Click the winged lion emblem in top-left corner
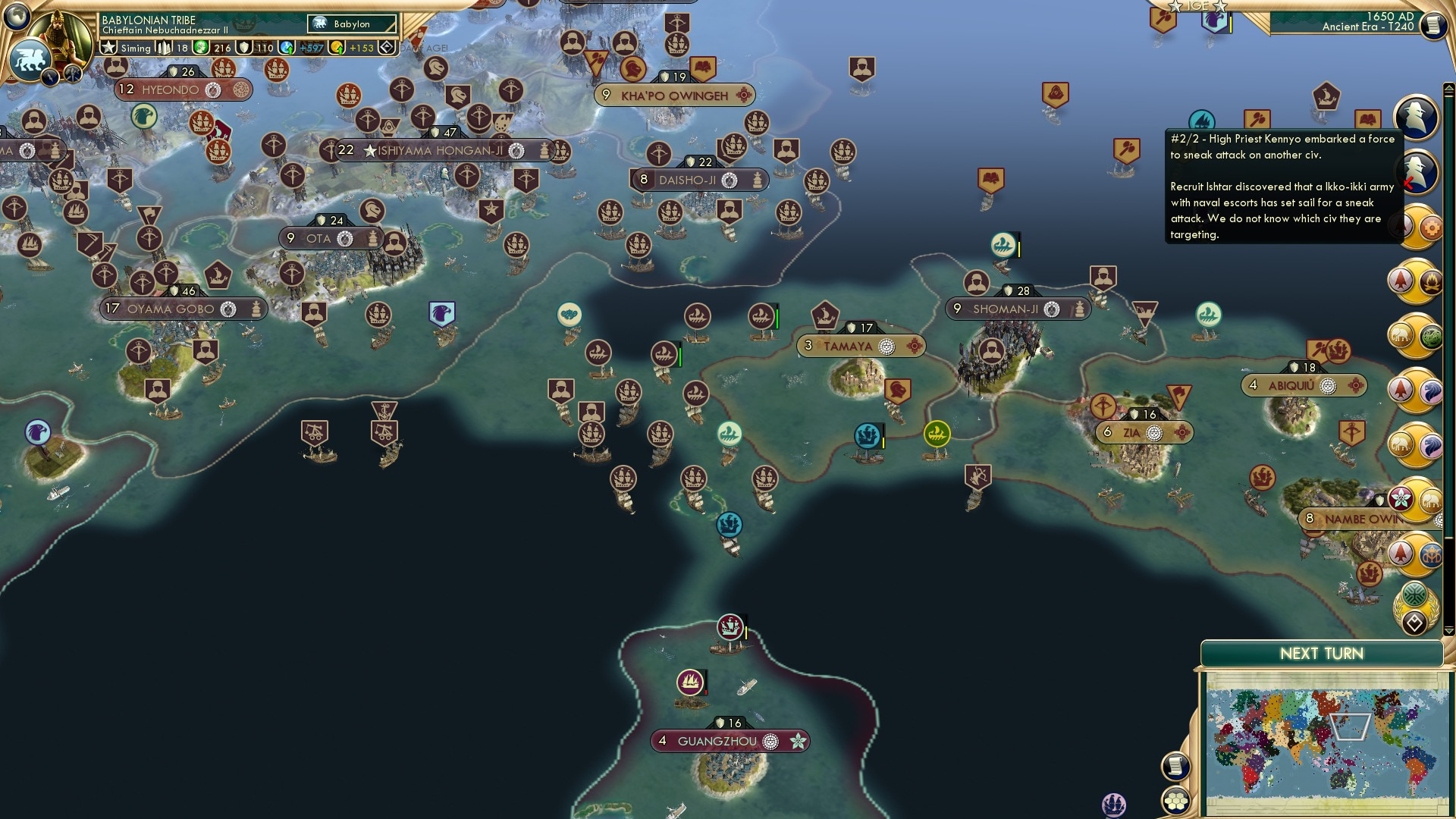Viewport: 1456px width, 819px height. tap(30, 58)
